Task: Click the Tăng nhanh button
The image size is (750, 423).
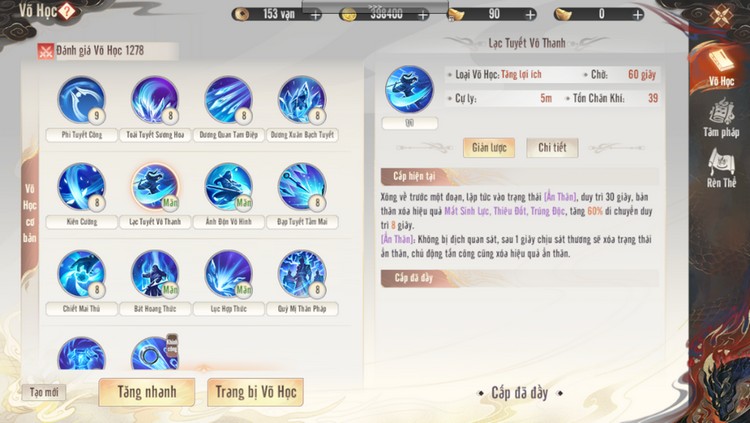Action: click(x=146, y=392)
